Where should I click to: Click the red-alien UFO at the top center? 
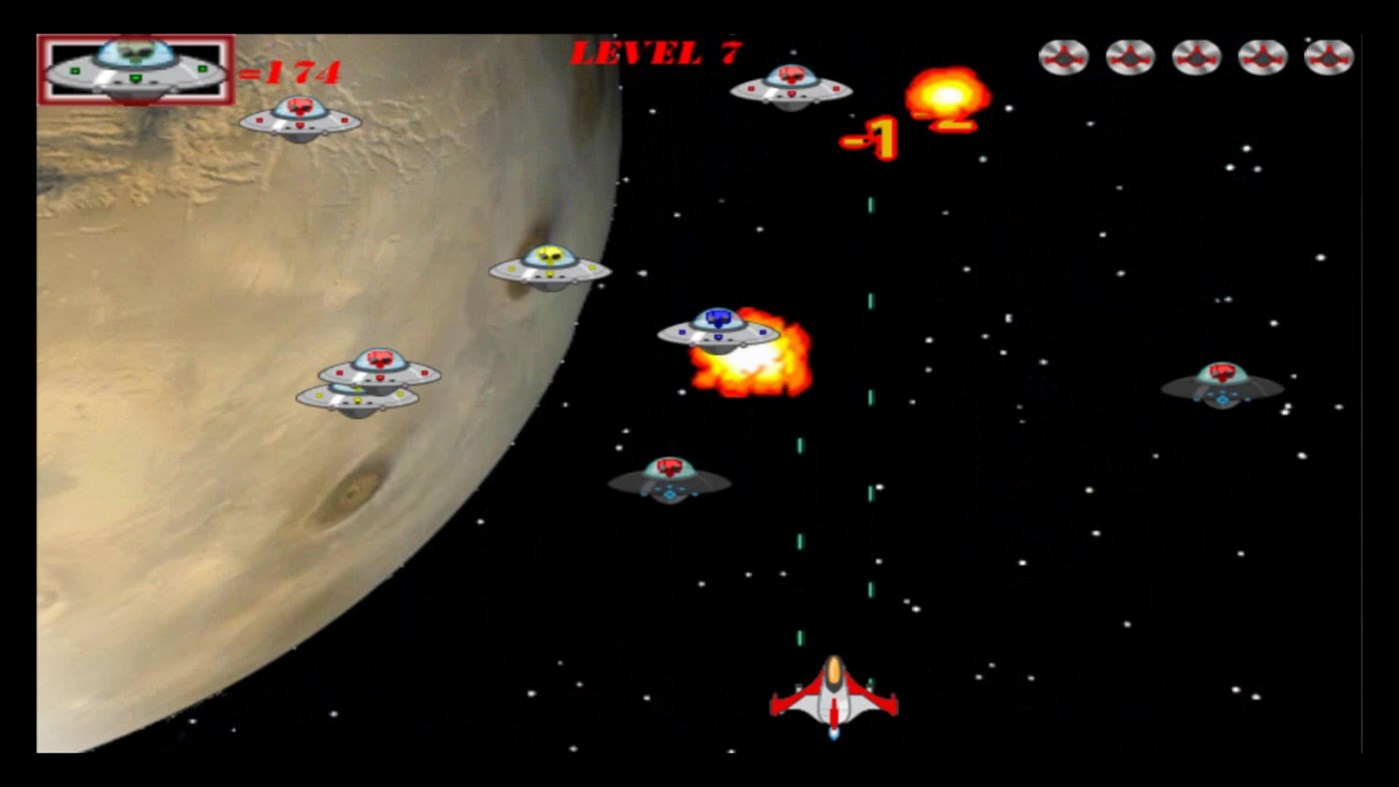click(791, 90)
